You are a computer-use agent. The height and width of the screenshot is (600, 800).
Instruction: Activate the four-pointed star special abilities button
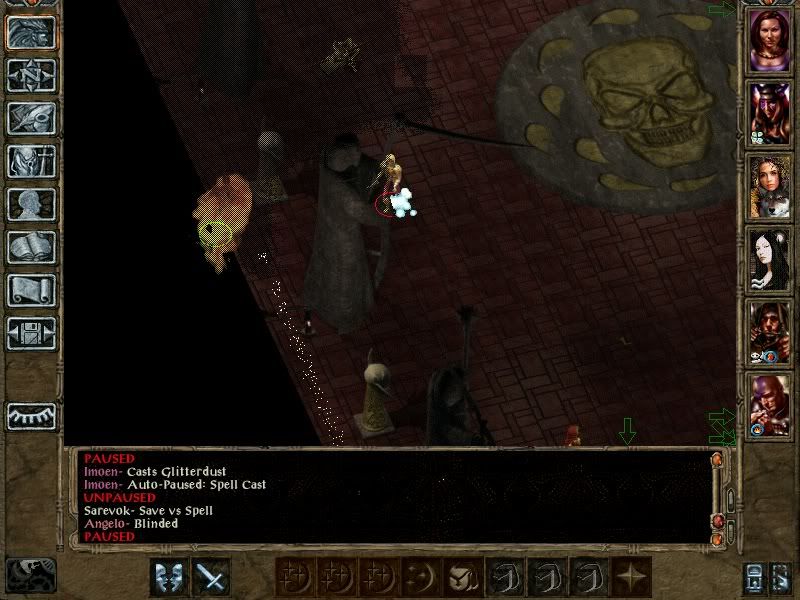(x=630, y=577)
